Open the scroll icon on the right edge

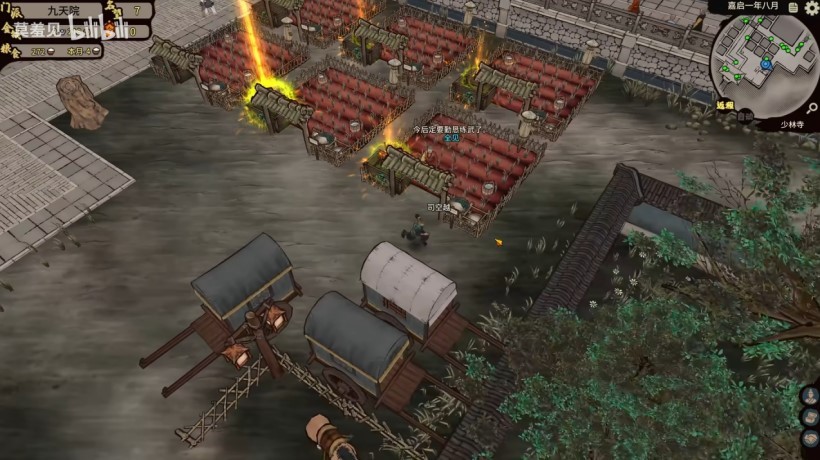tap(811, 417)
